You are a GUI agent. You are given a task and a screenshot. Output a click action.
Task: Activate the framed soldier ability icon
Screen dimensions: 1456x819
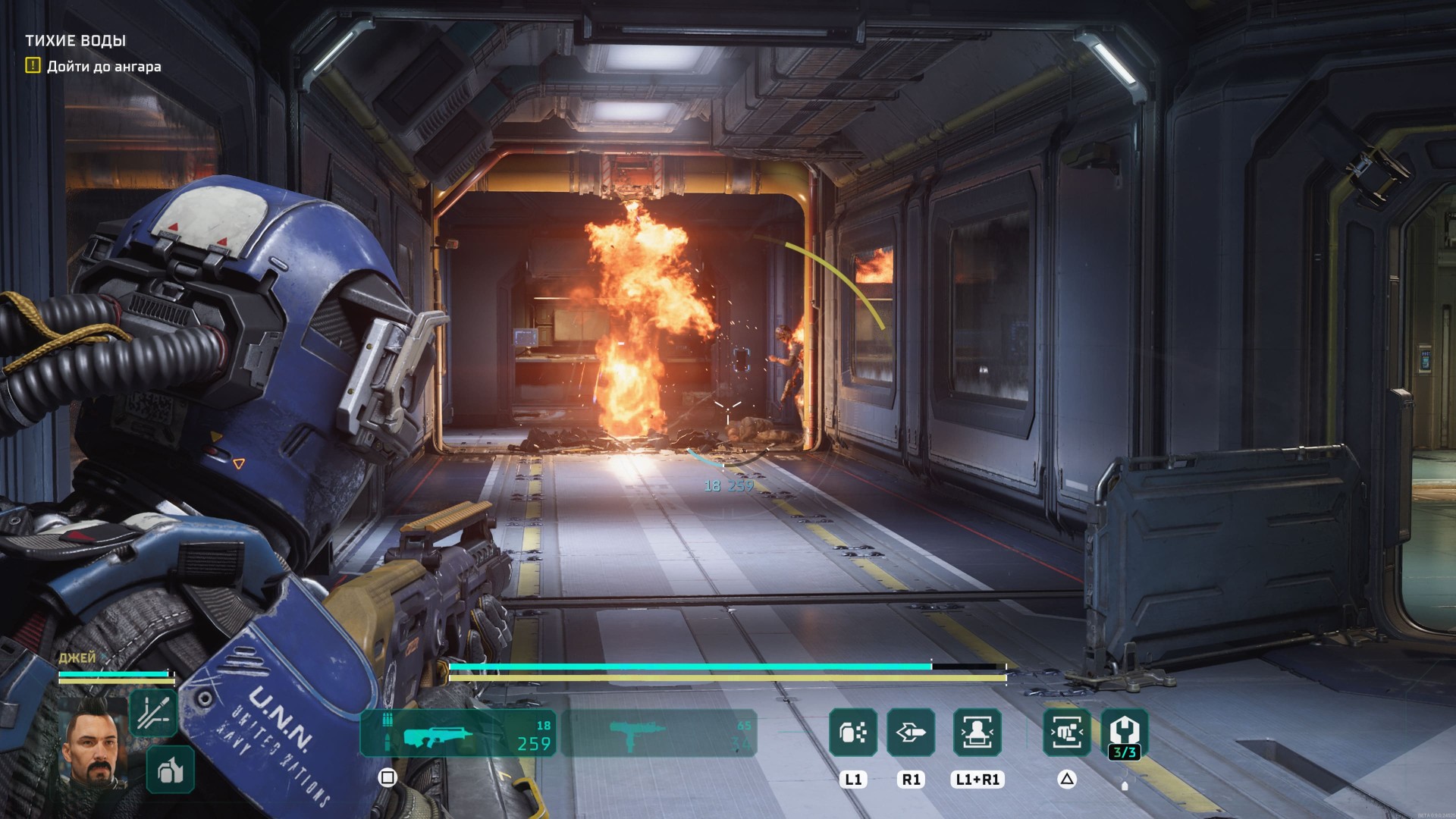[x=977, y=733]
